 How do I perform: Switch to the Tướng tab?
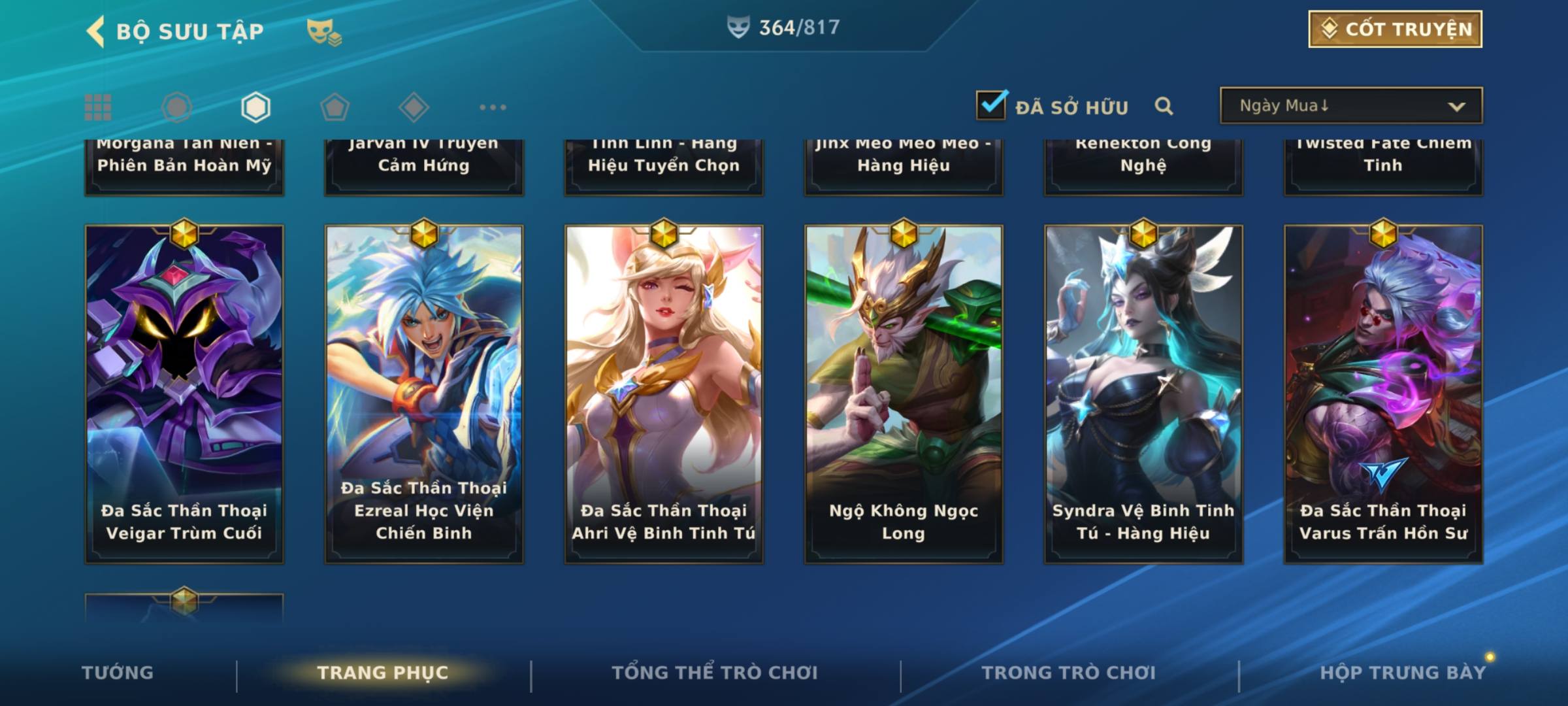[118, 673]
